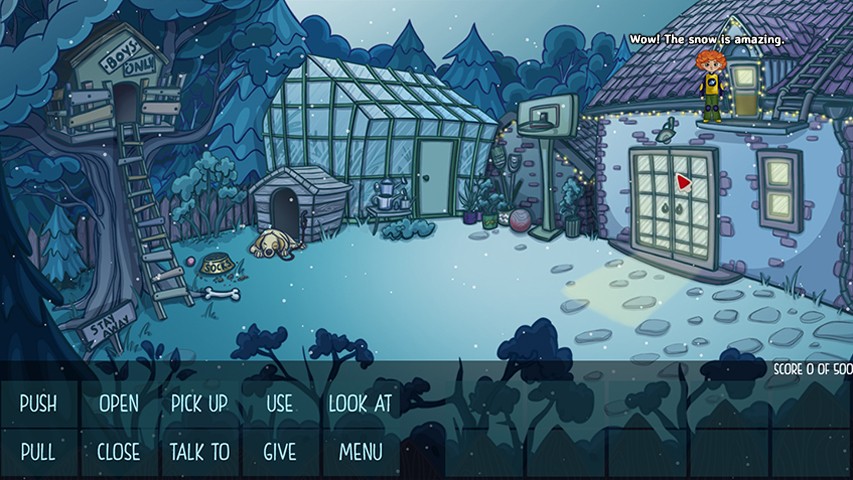Screen dimensions: 853x480
Task: Open the game MENU
Action: [360, 452]
